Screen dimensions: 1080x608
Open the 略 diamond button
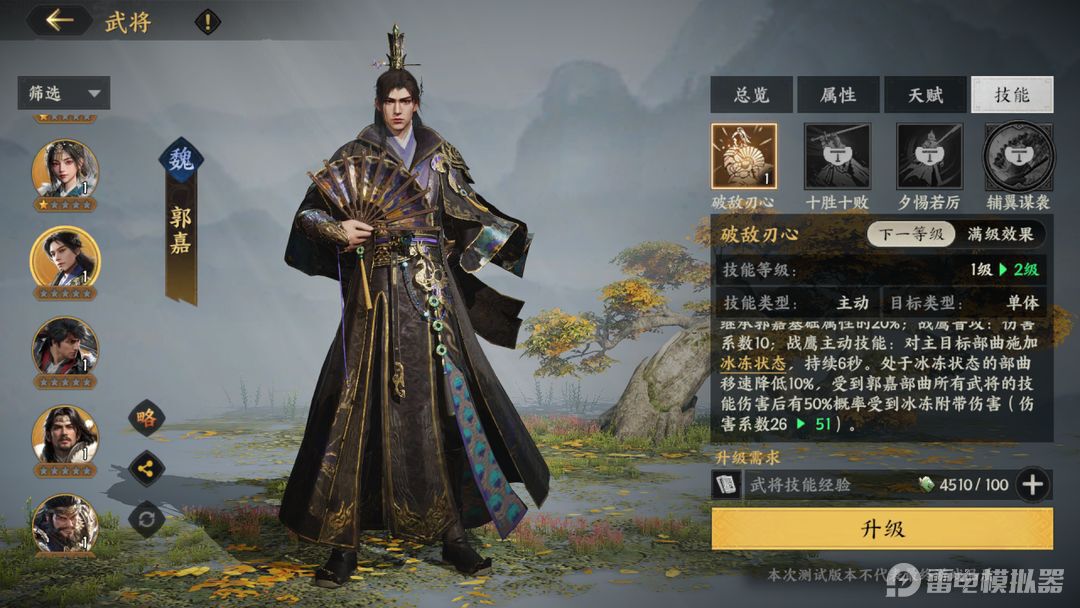(x=147, y=418)
